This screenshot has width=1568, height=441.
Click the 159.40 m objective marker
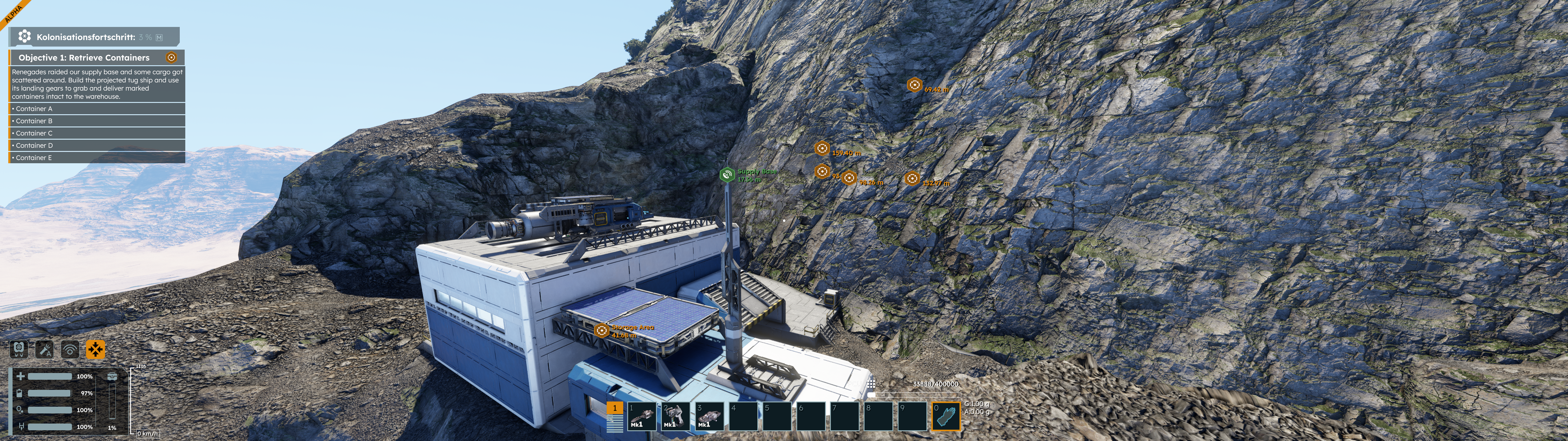click(x=822, y=148)
